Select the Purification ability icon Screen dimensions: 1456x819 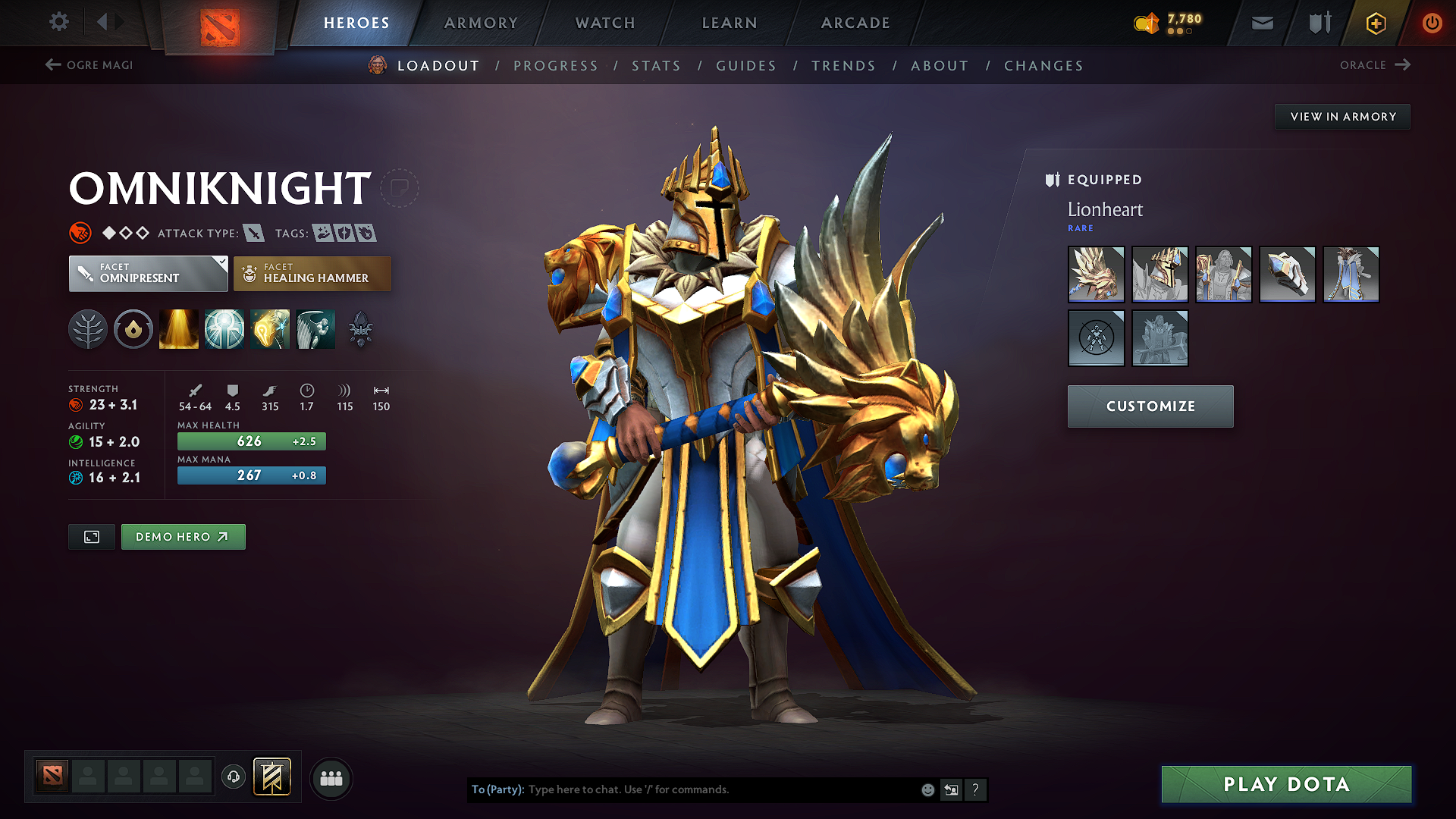179,328
